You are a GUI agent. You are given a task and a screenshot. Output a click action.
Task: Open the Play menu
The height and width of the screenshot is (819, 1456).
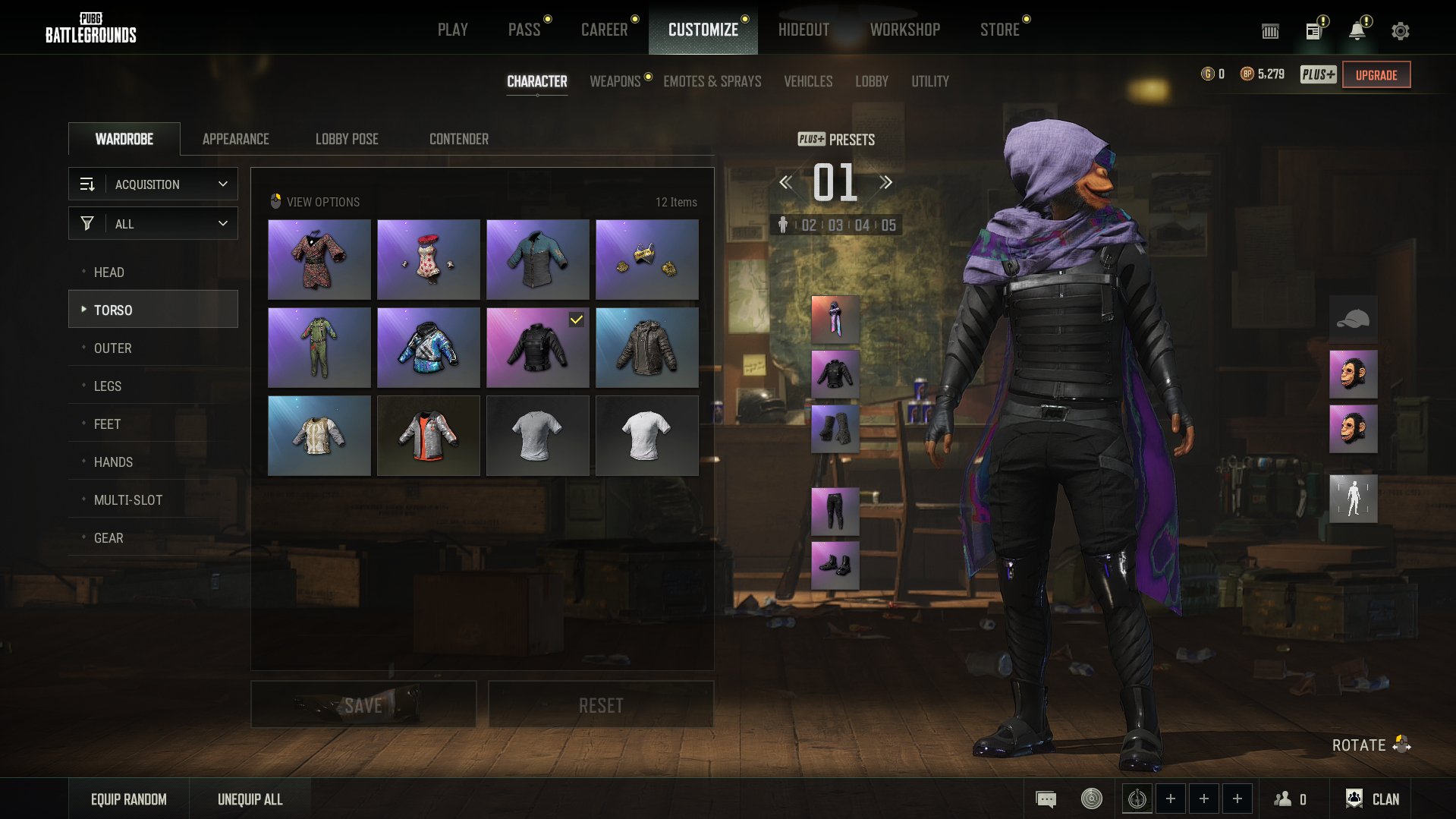pyautogui.click(x=452, y=30)
